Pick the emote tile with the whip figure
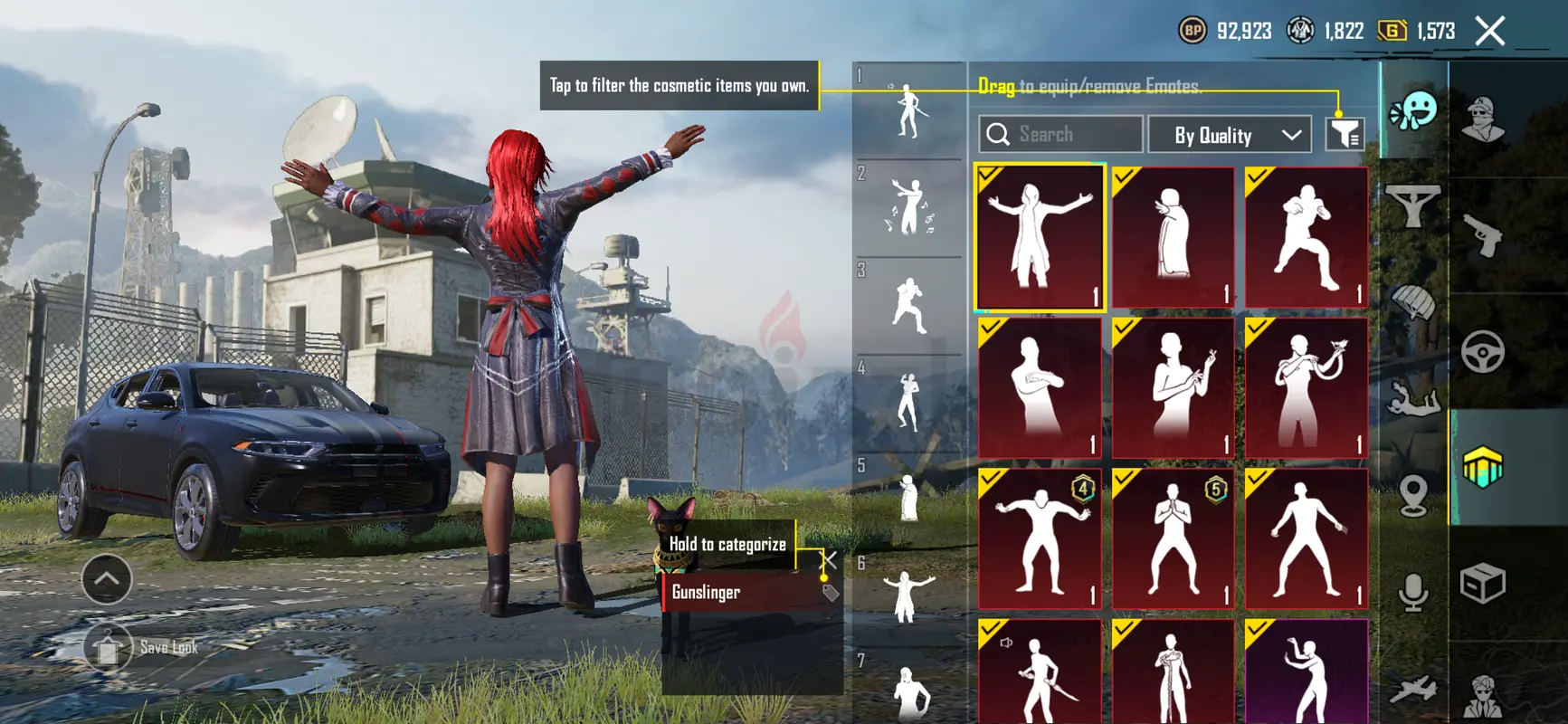Image resolution: width=1568 pixels, height=724 pixels. tap(1306, 387)
